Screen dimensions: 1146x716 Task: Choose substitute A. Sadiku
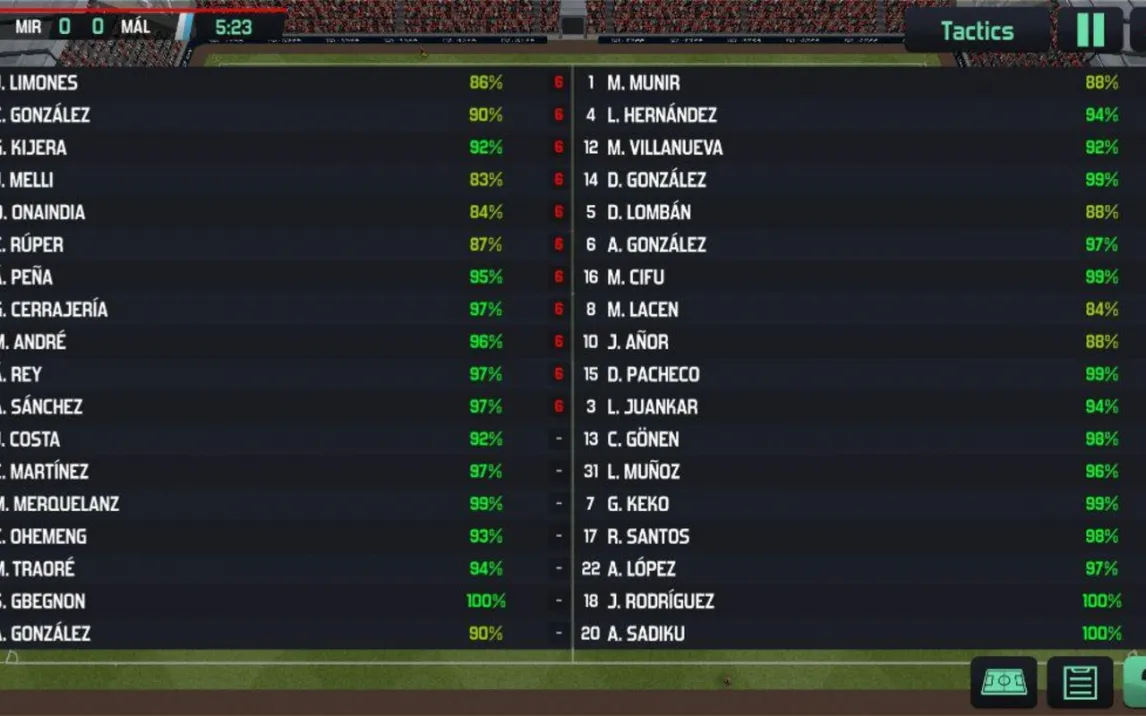click(645, 633)
